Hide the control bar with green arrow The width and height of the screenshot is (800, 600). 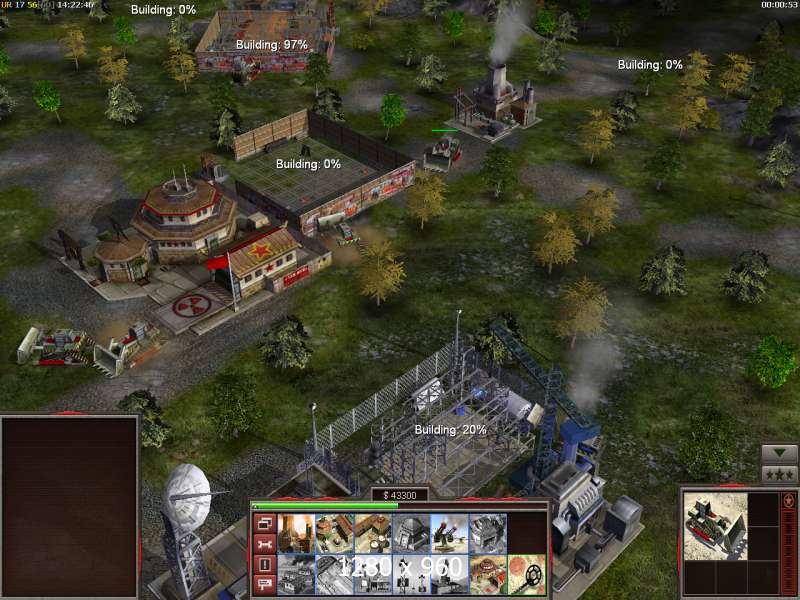pos(779,453)
